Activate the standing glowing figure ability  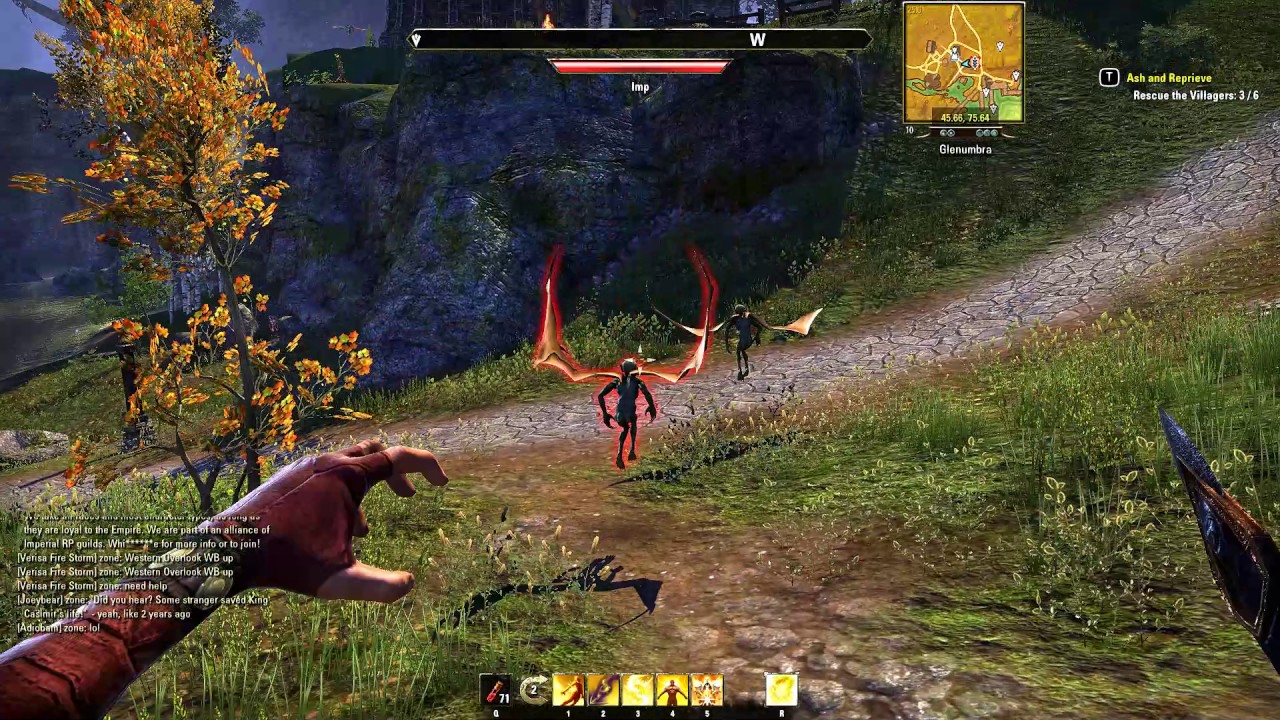[x=672, y=690]
